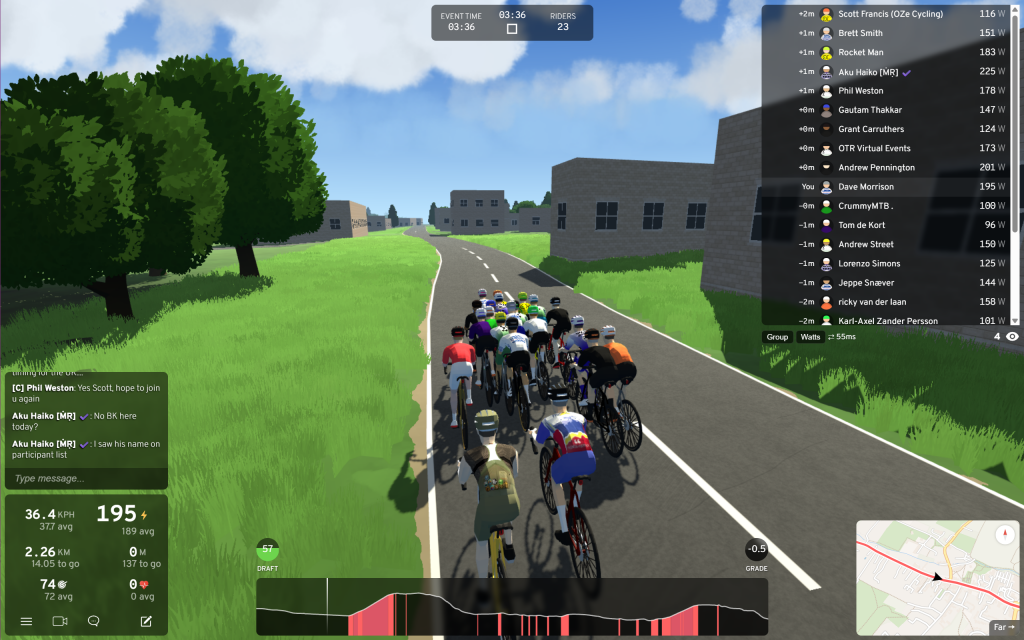Click the elevation profile strip

(x=512, y=607)
